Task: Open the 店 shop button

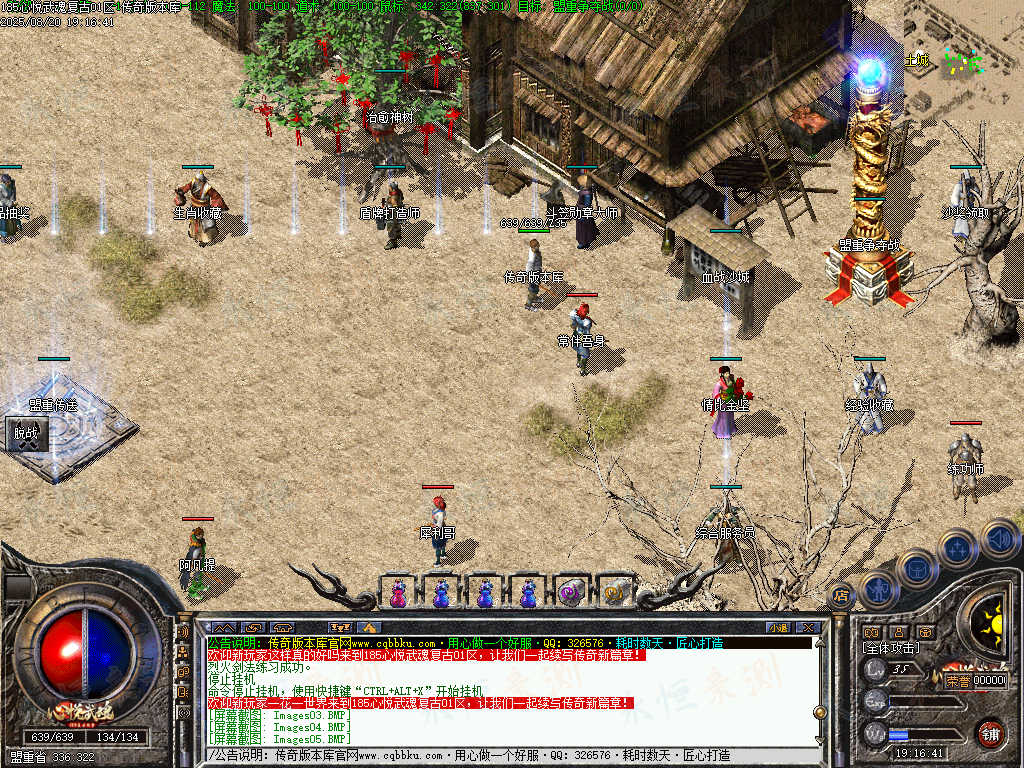Action: tap(841, 595)
